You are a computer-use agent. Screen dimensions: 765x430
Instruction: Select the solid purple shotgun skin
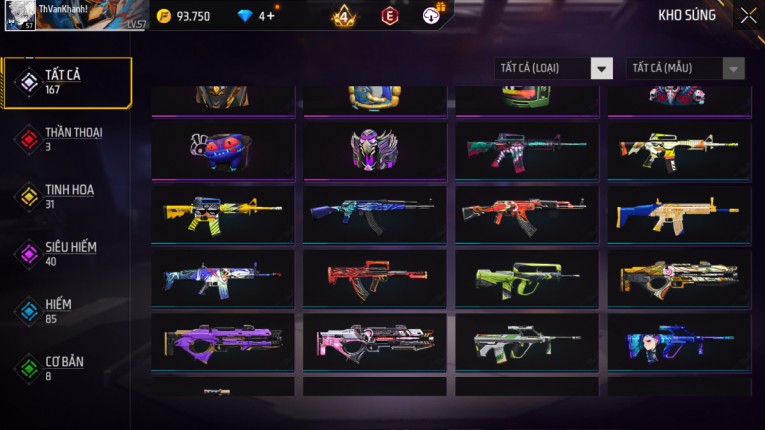pyautogui.click(x=223, y=339)
